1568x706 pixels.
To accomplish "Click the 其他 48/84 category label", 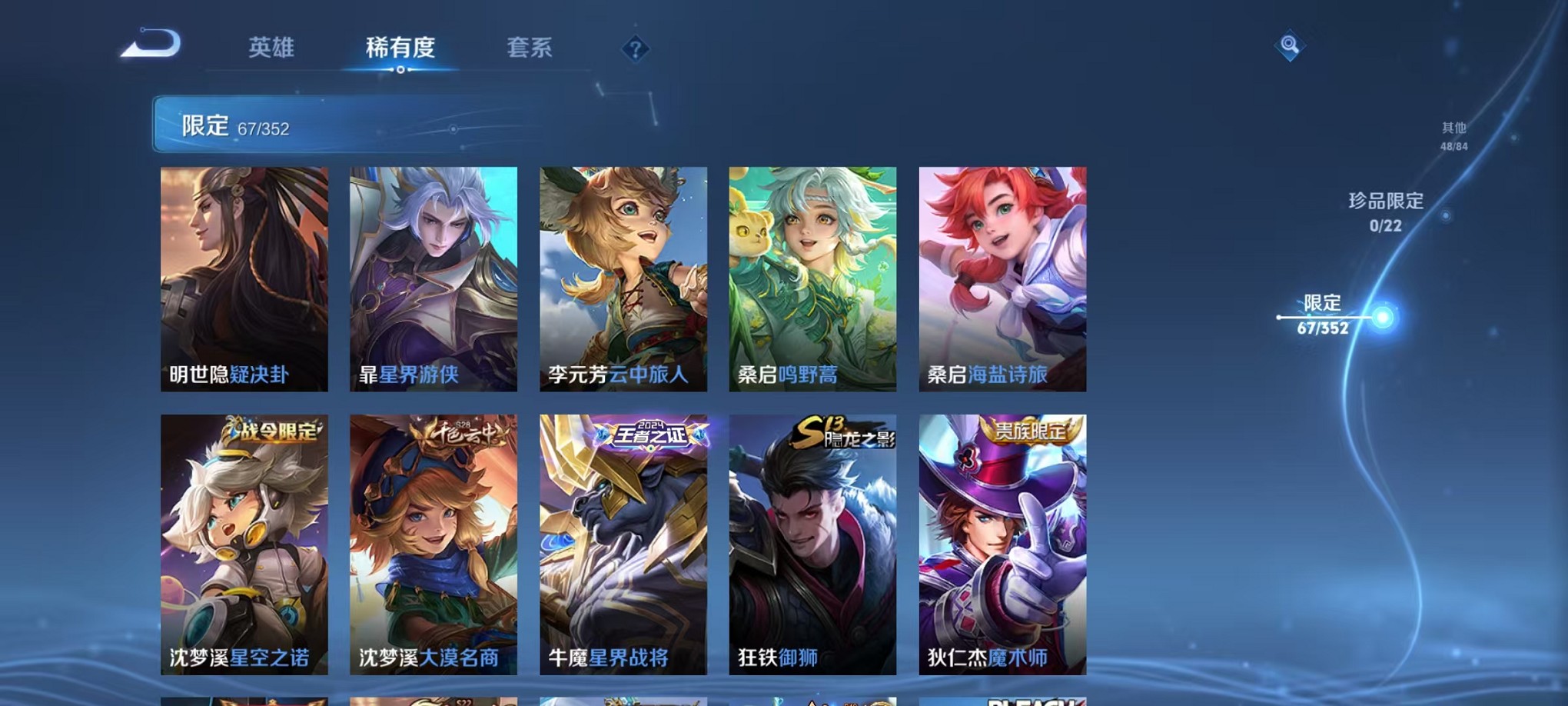I will click(x=1454, y=137).
